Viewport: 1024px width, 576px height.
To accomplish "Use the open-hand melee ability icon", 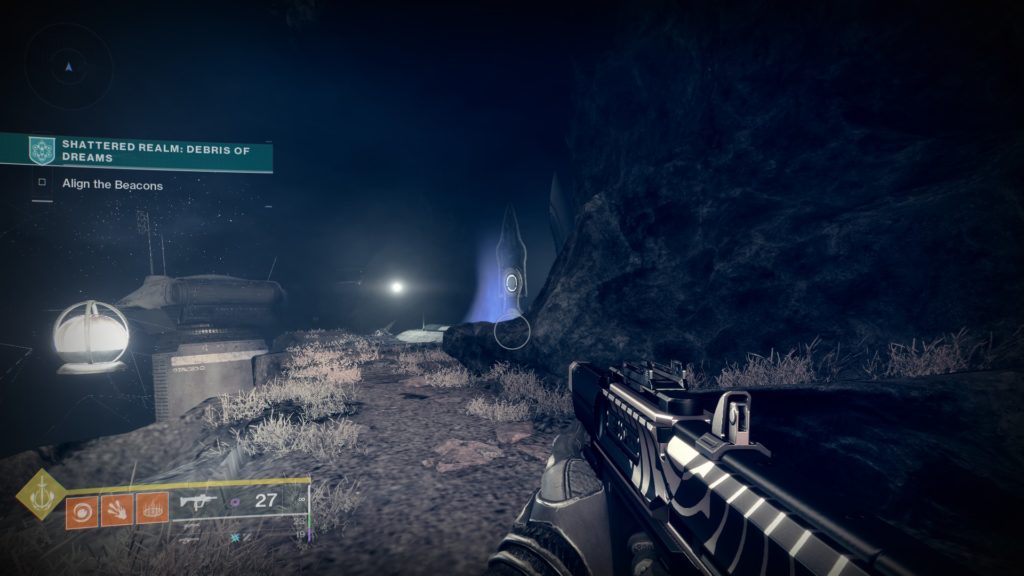I will [116, 510].
